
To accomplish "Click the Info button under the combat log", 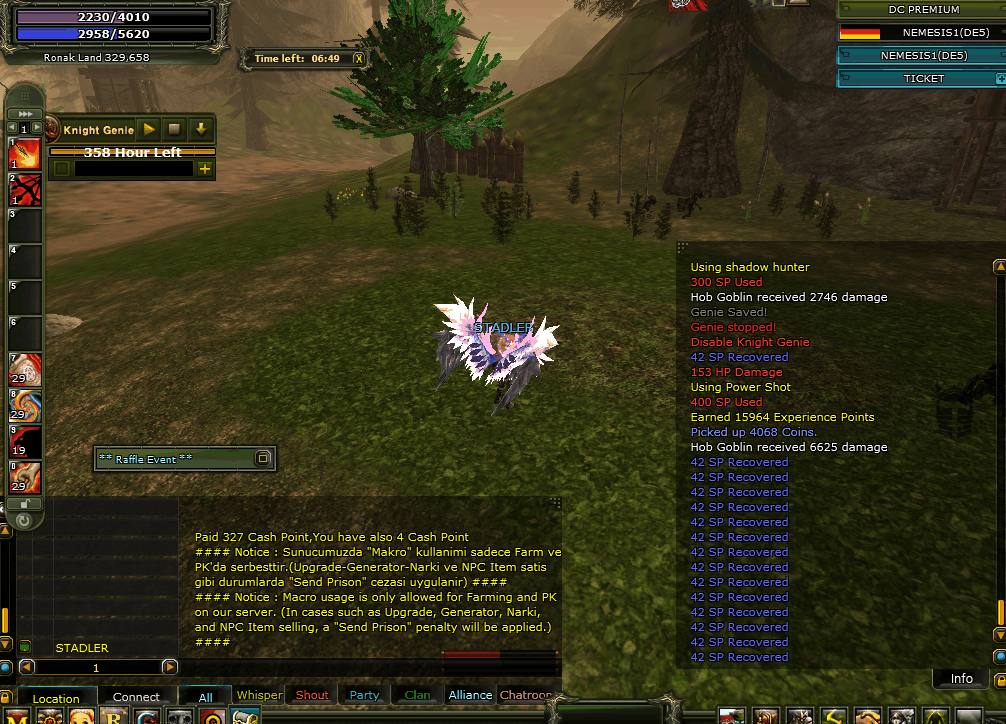I will pos(961,678).
